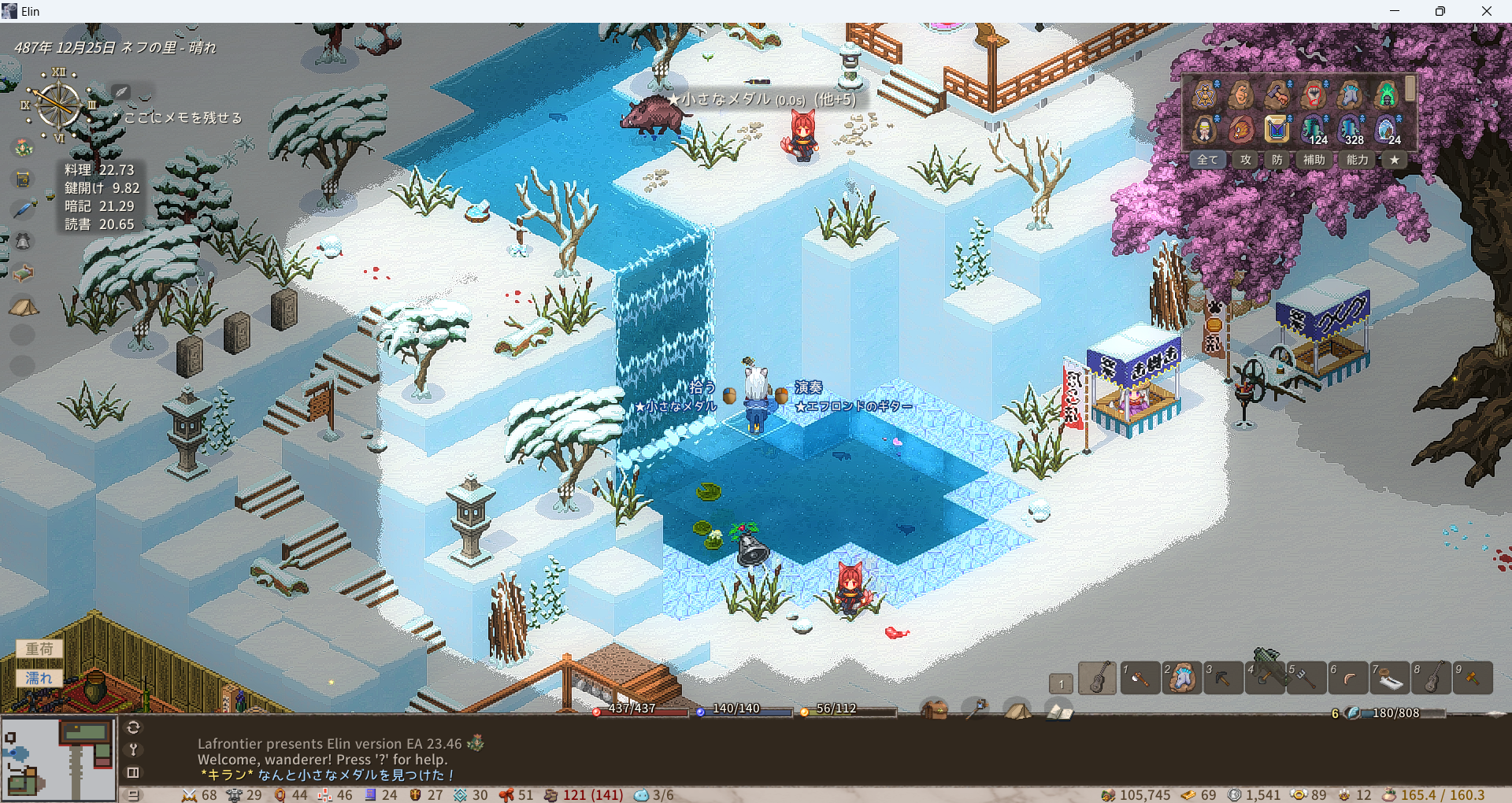Image resolution: width=1512 pixels, height=803 pixels.
Task: Select the axe in hotbar slot 1
Action: pyautogui.click(x=1140, y=678)
